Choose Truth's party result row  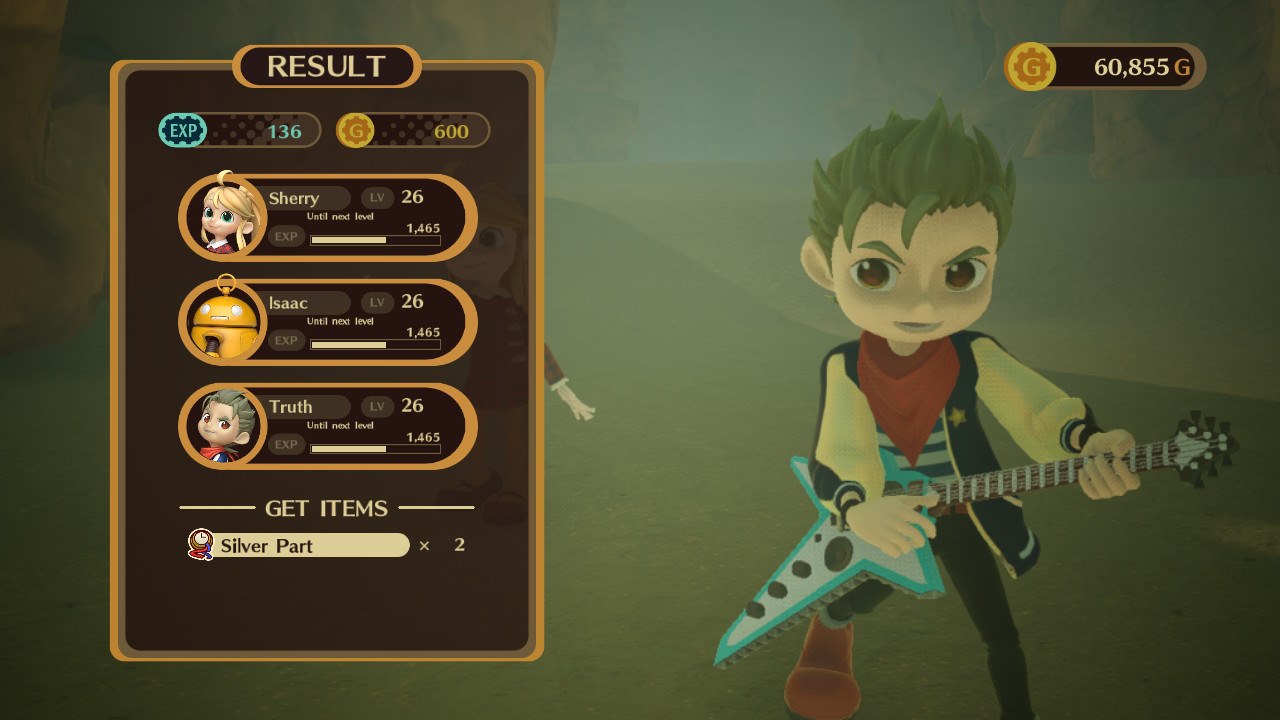point(328,426)
